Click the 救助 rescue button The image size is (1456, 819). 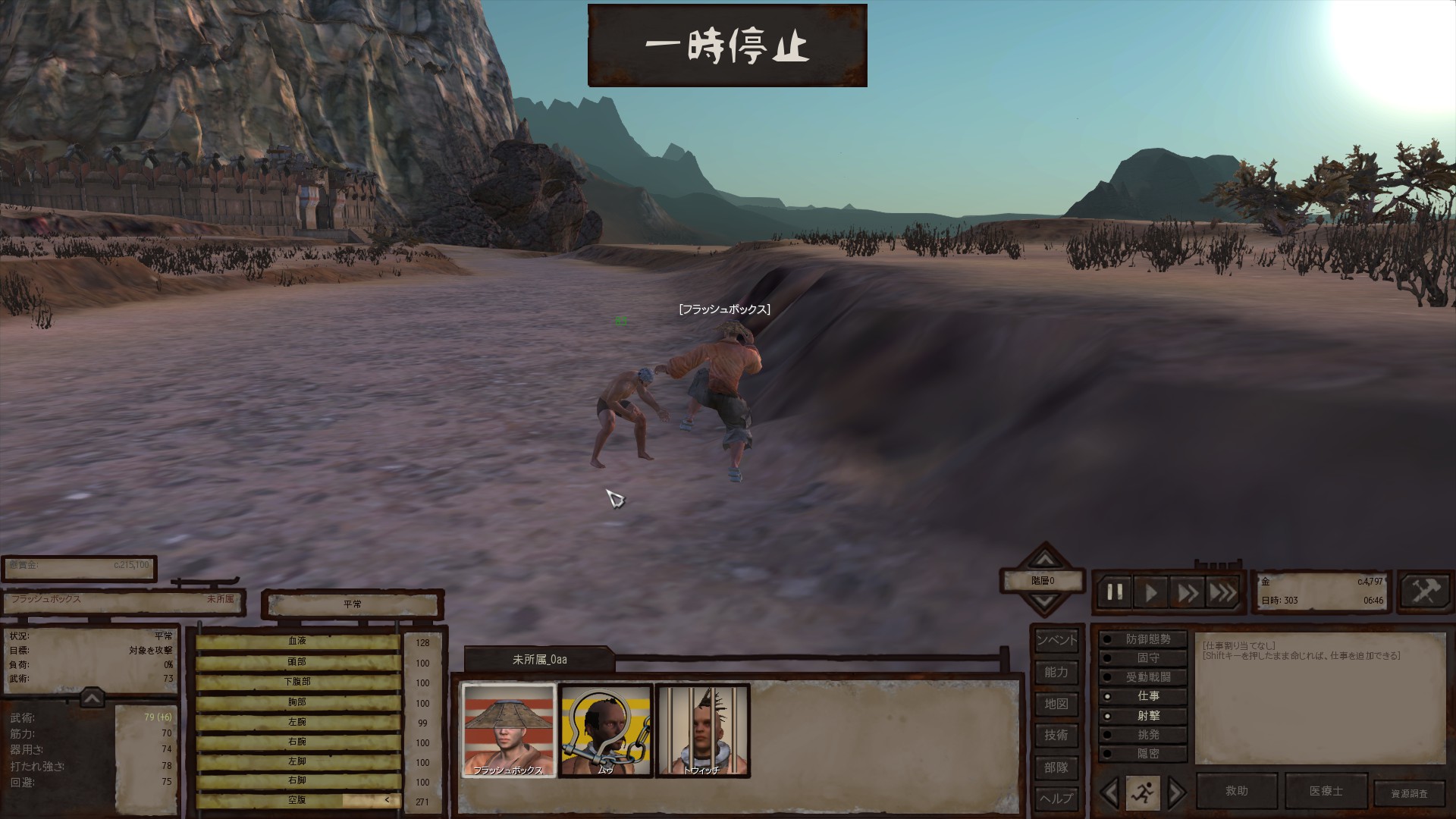click(1237, 791)
